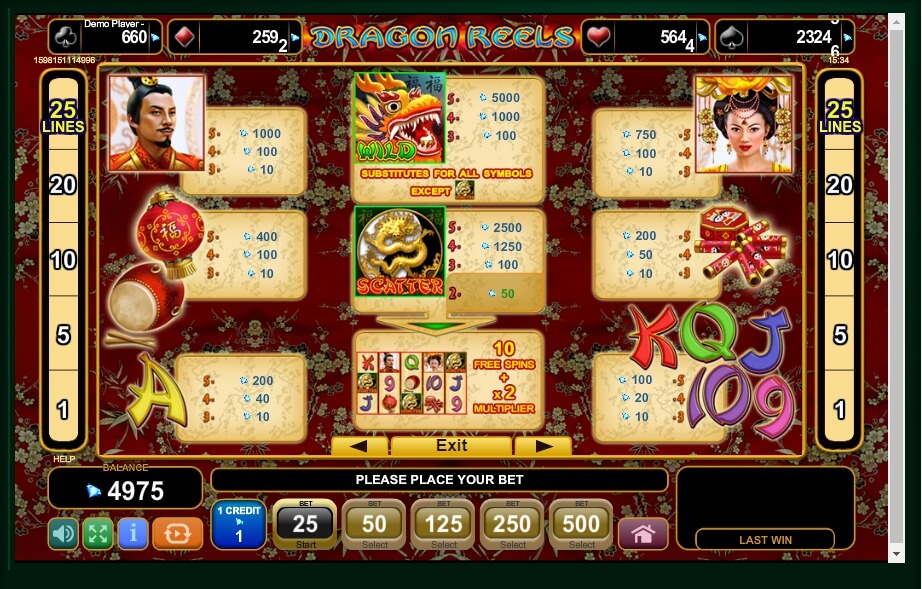Choose the 500 bet option
The width and height of the screenshot is (922, 589).
[581, 525]
